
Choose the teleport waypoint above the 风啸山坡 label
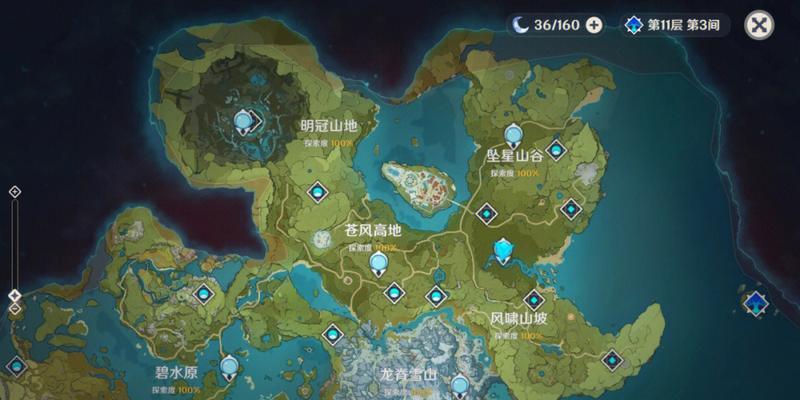click(534, 299)
